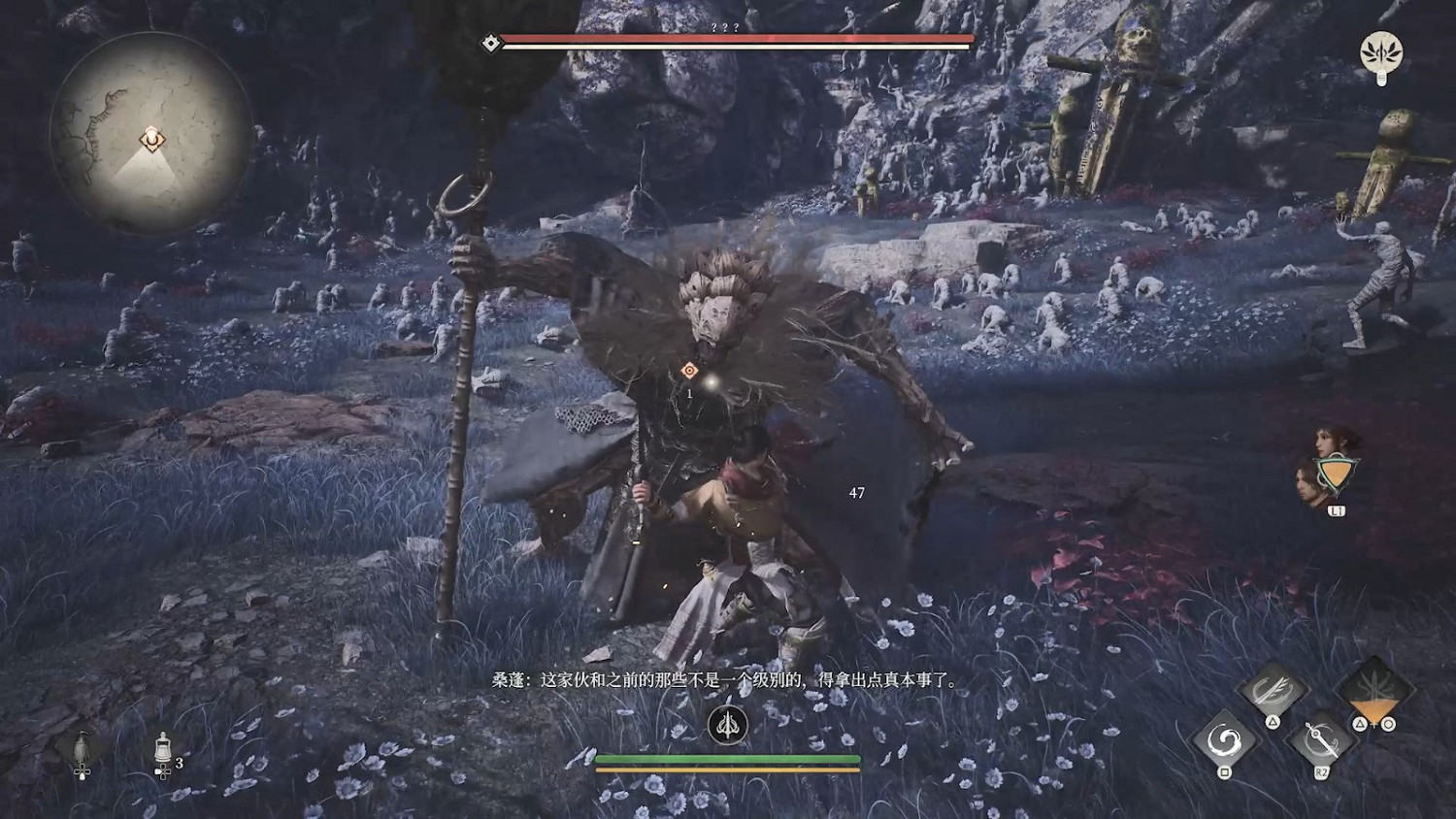1456x819 pixels.
Task: Toggle the lock-on marker on the boss
Action: (x=688, y=369)
